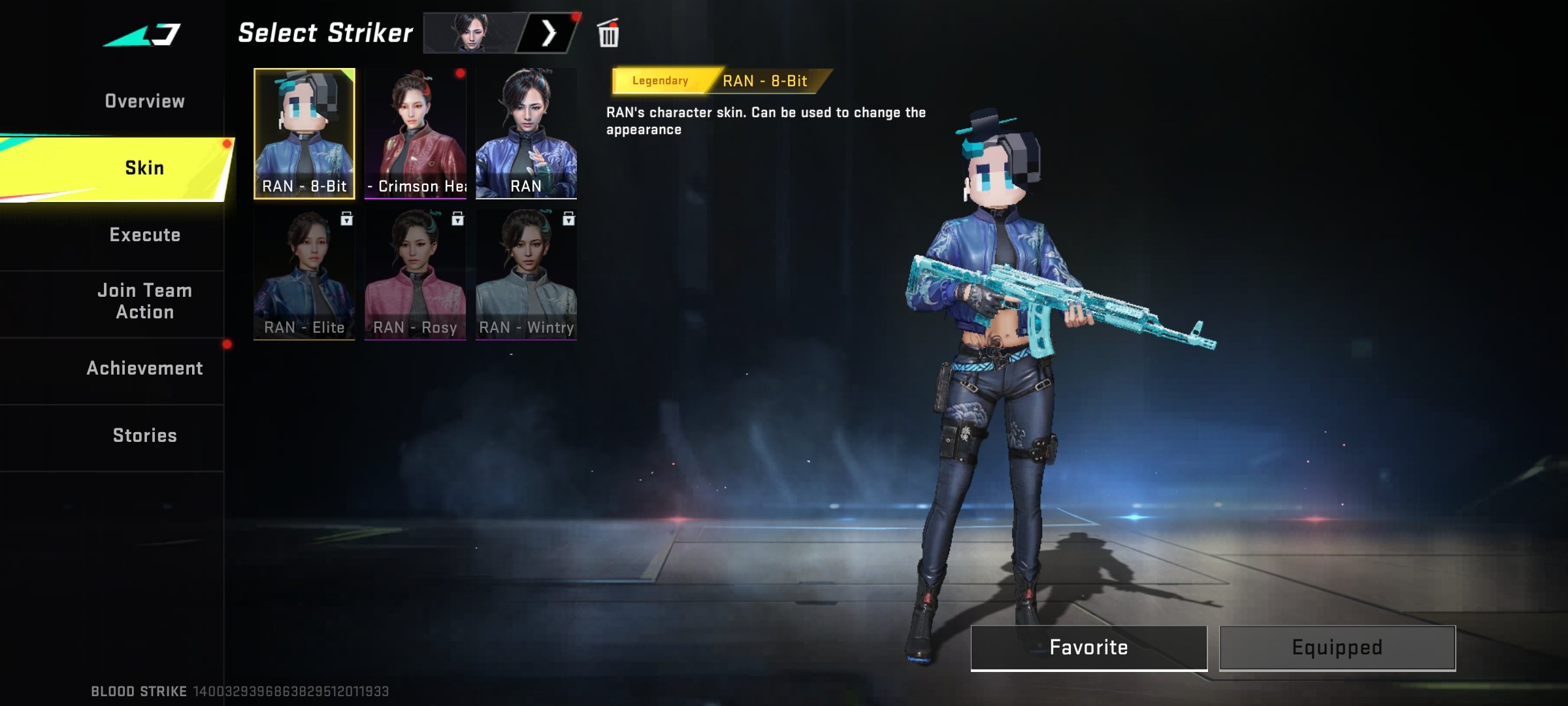Image resolution: width=1568 pixels, height=706 pixels.
Task: Open the Achievement tab
Action: pos(144,369)
